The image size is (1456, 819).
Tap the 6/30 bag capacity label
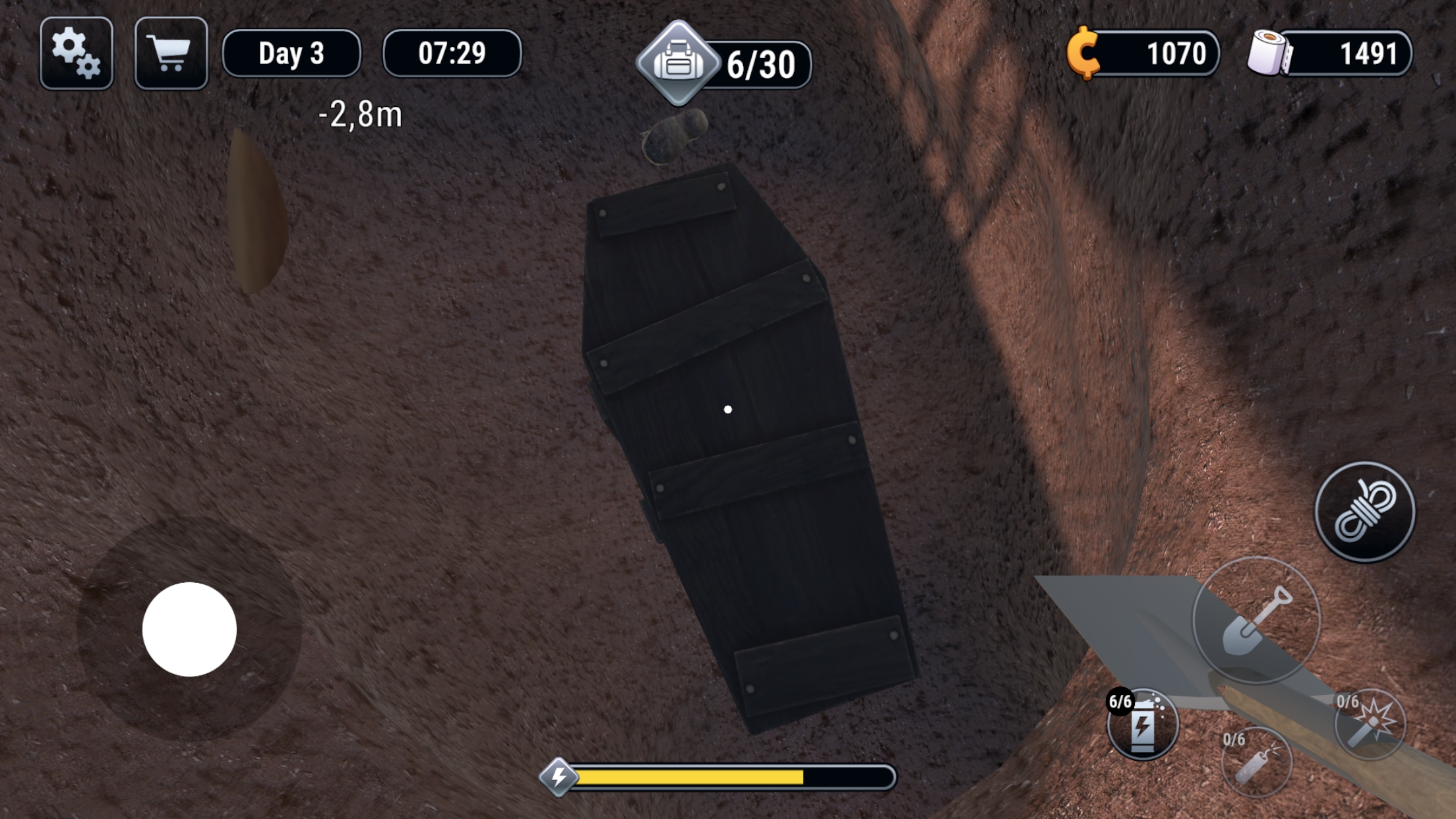pyautogui.click(x=762, y=63)
